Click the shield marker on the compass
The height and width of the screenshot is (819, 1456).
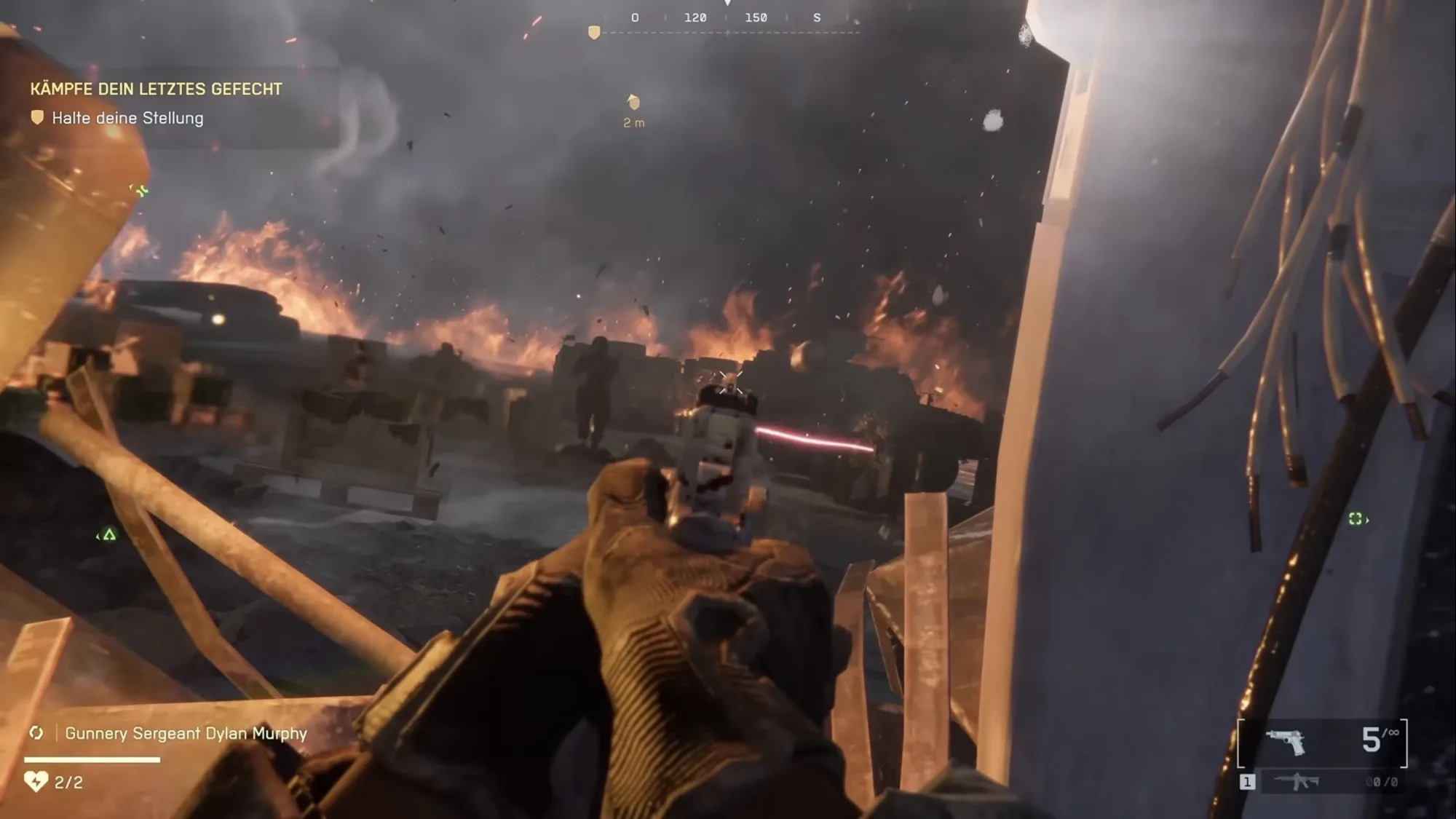[x=594, y=33]
